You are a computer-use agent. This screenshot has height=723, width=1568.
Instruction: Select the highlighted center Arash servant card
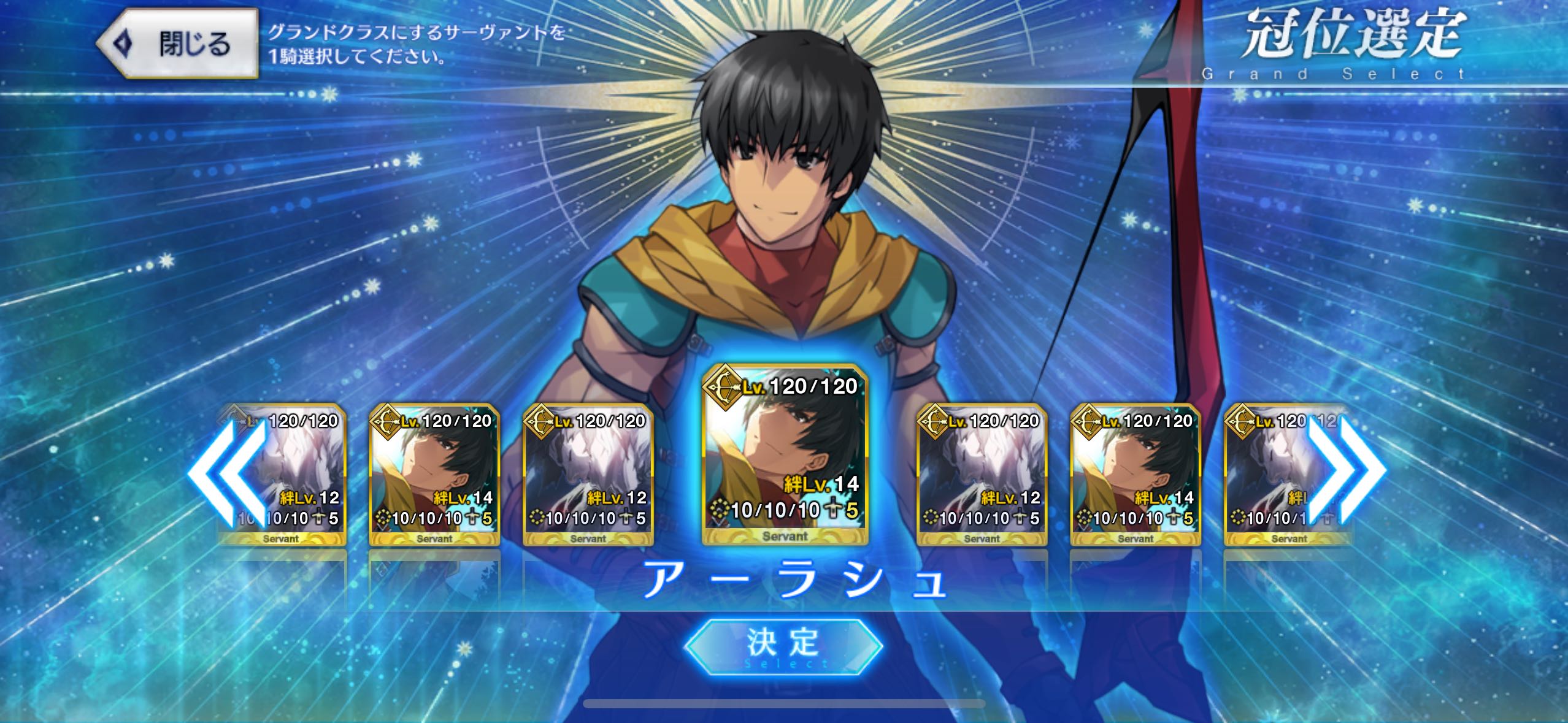tap(785, 455)
